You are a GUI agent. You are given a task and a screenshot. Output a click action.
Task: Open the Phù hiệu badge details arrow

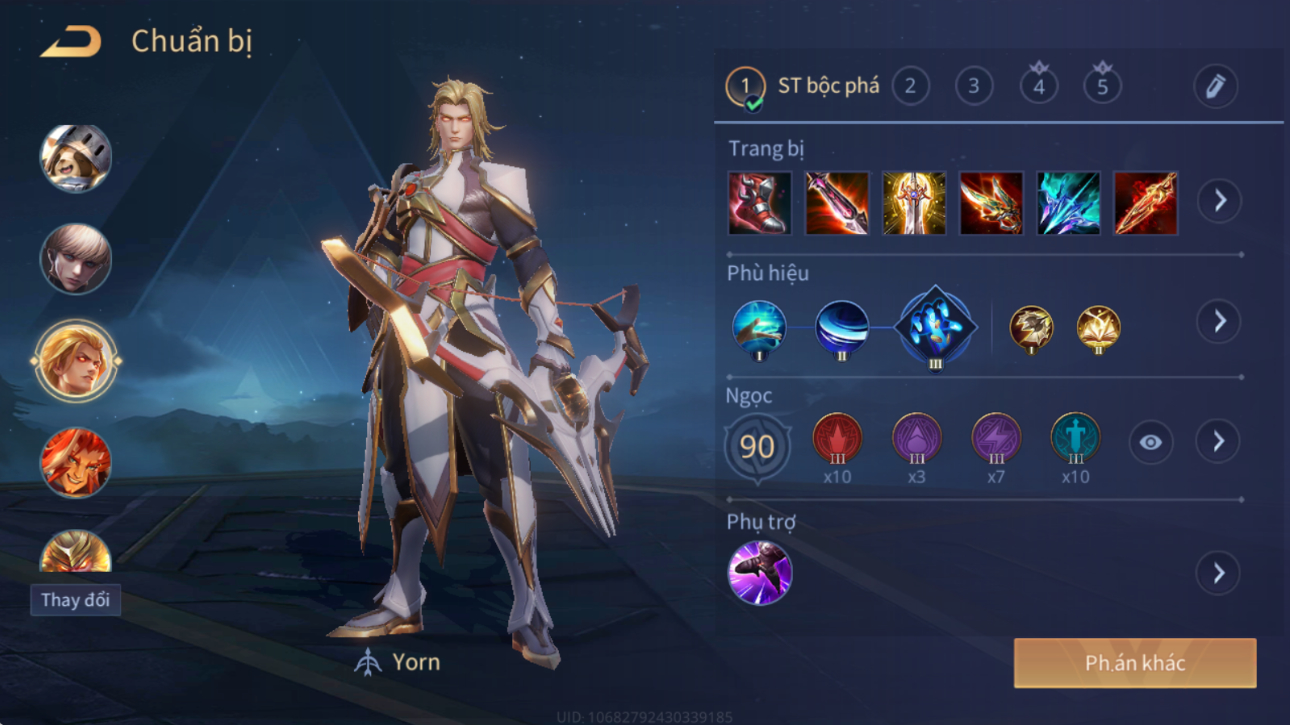pos(1219,321)
